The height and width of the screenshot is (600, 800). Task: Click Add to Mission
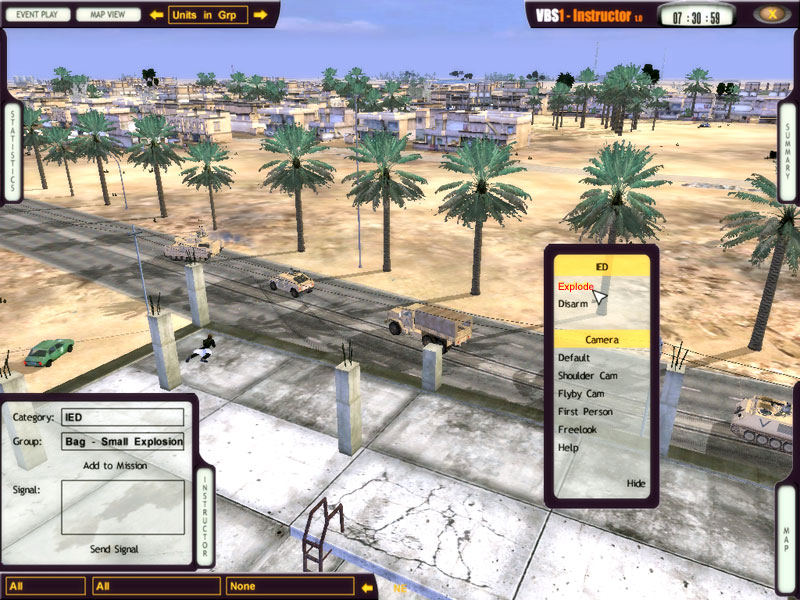click(115, 466)
